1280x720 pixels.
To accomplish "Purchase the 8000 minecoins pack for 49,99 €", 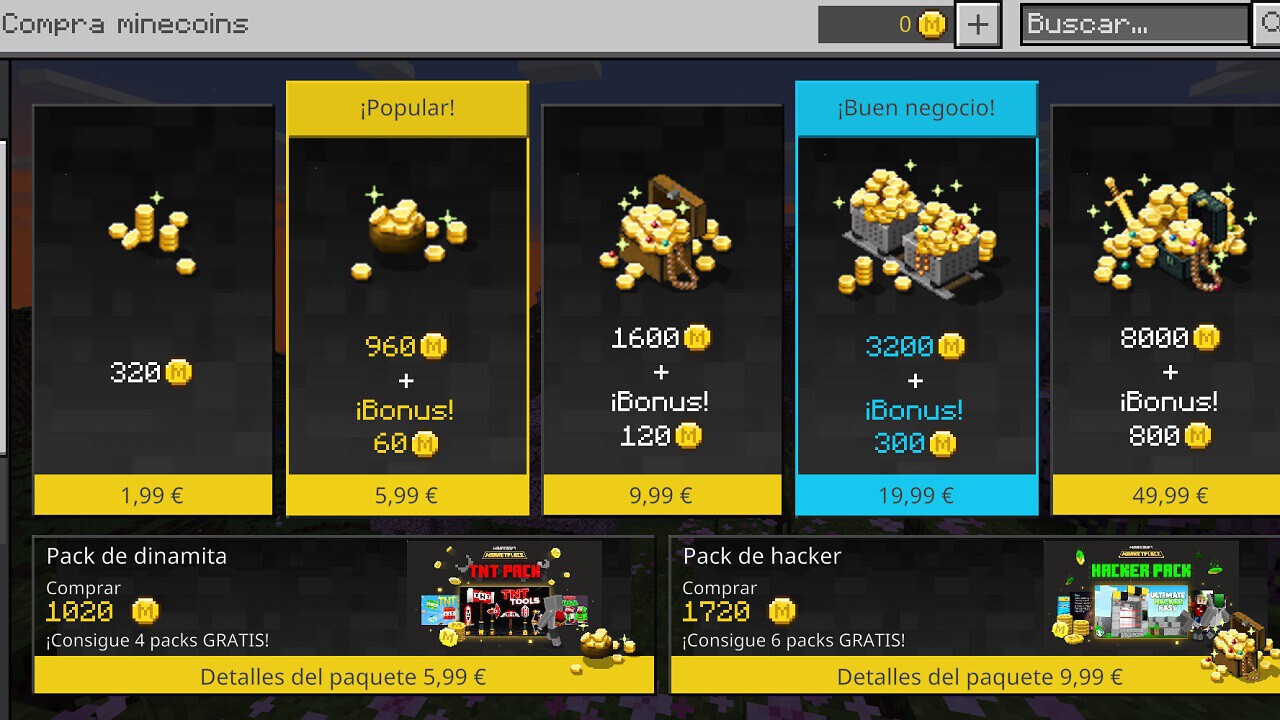I will 1168,494.
